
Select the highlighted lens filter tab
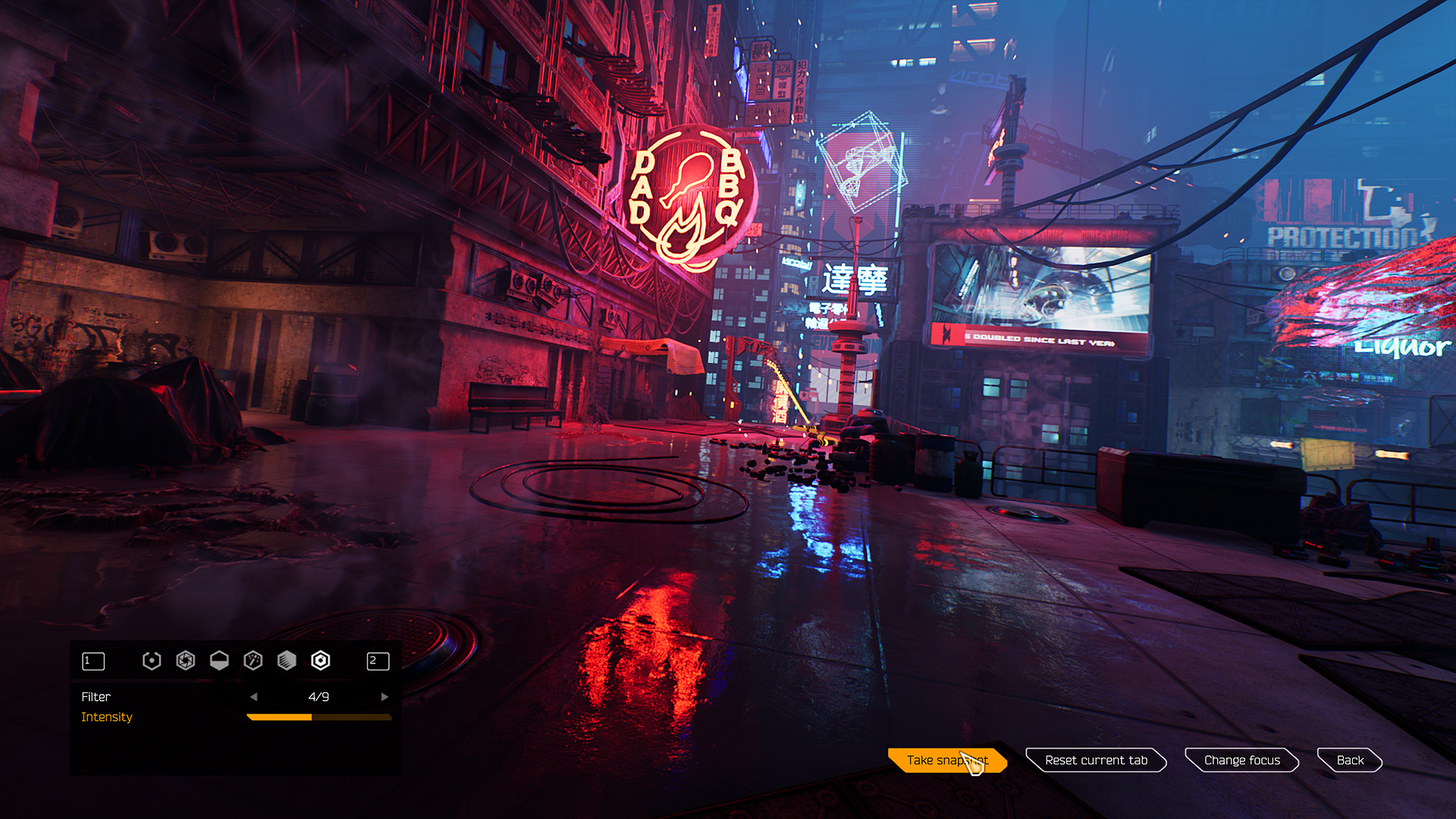click(321, 661)
